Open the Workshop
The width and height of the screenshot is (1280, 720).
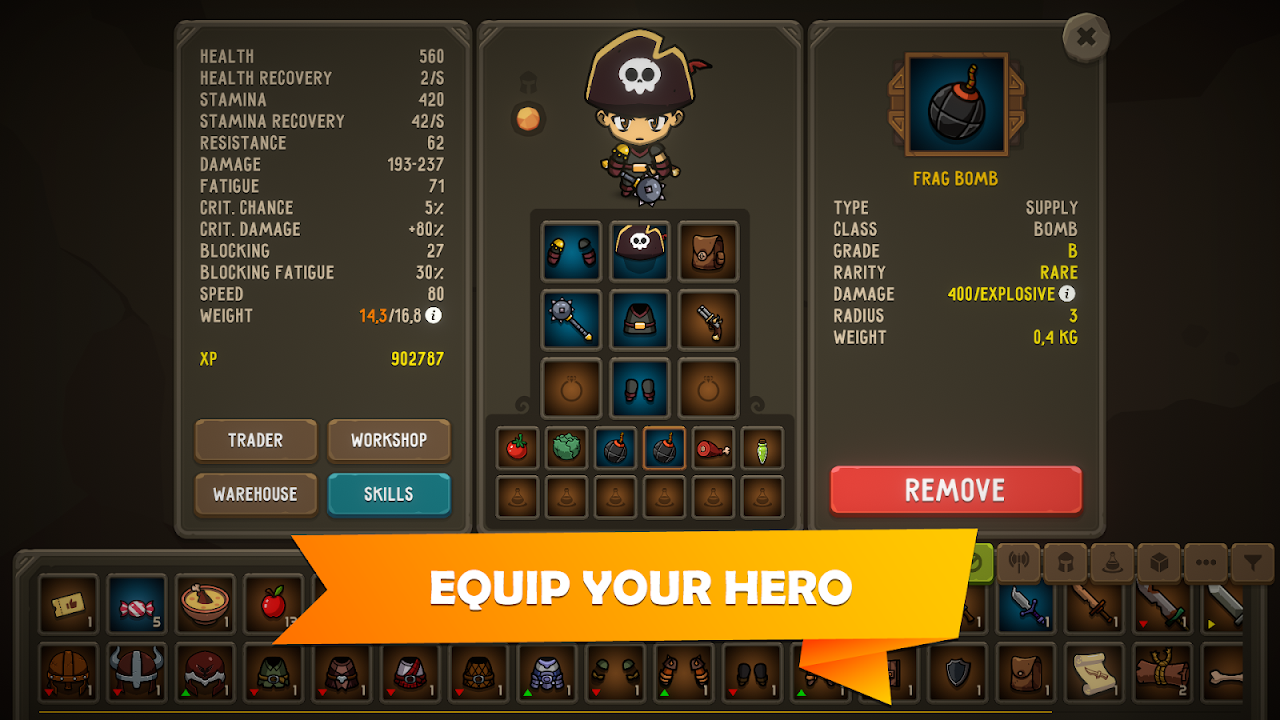(x=389, y=440)
